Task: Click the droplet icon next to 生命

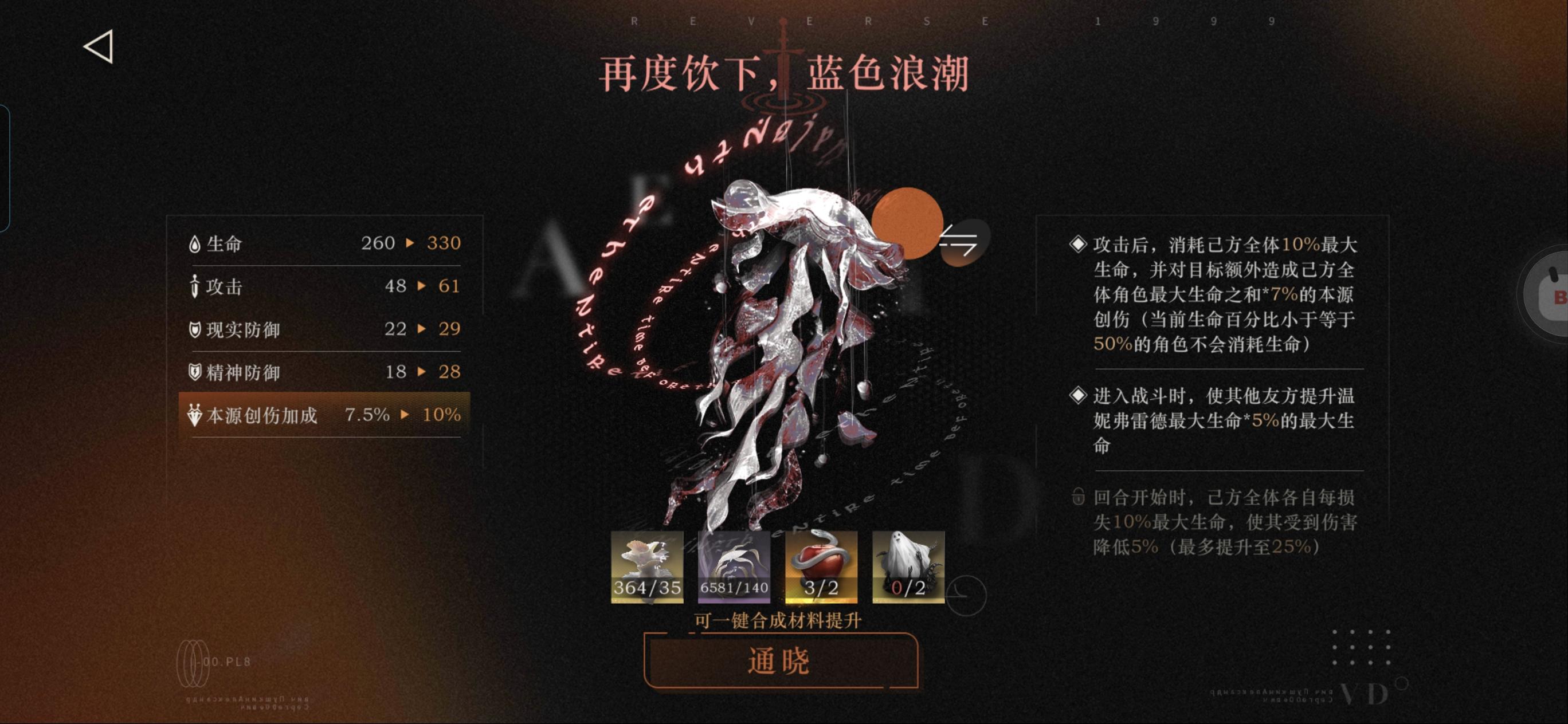Action: coord(194,243)
